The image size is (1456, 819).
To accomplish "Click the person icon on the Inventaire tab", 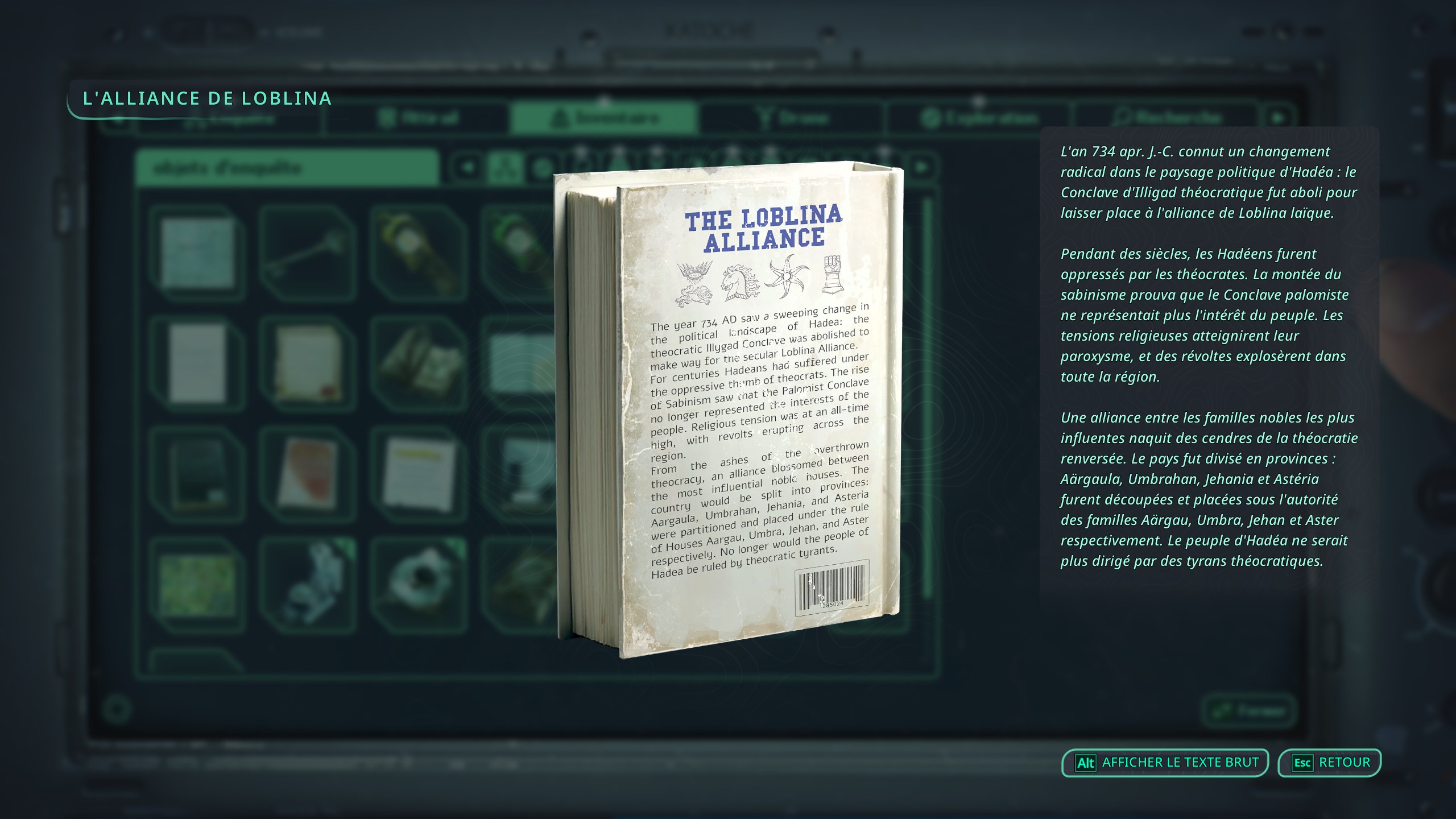I will pyautogui.click(x=559, y=118).
